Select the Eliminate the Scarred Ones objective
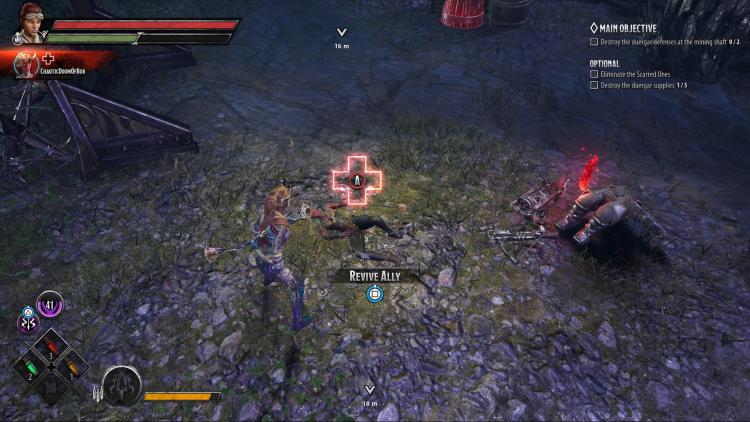750x422 pixels. point(638,73)
